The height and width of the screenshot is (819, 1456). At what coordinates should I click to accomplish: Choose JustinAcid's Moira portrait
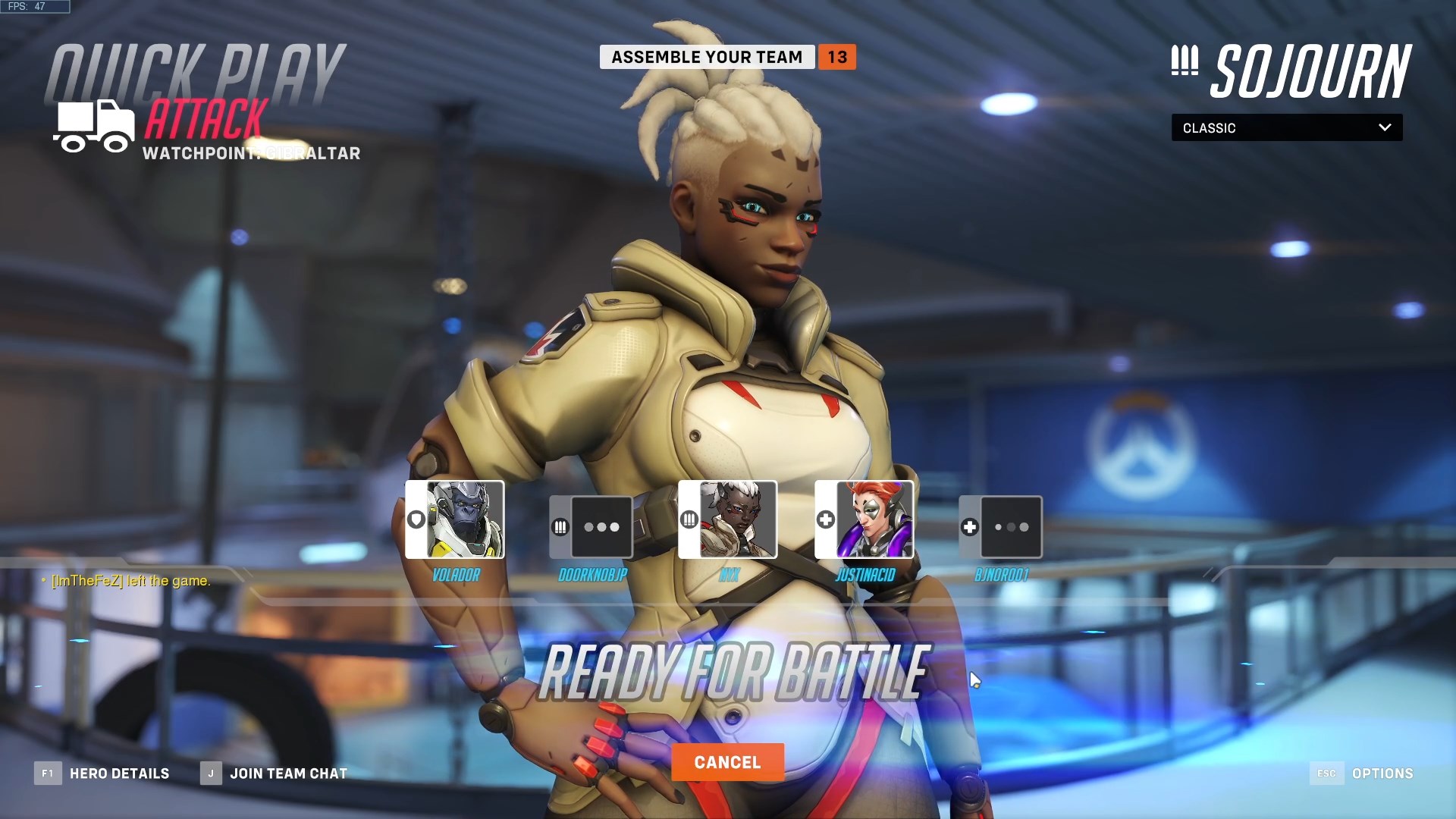[x=874, y=519]
